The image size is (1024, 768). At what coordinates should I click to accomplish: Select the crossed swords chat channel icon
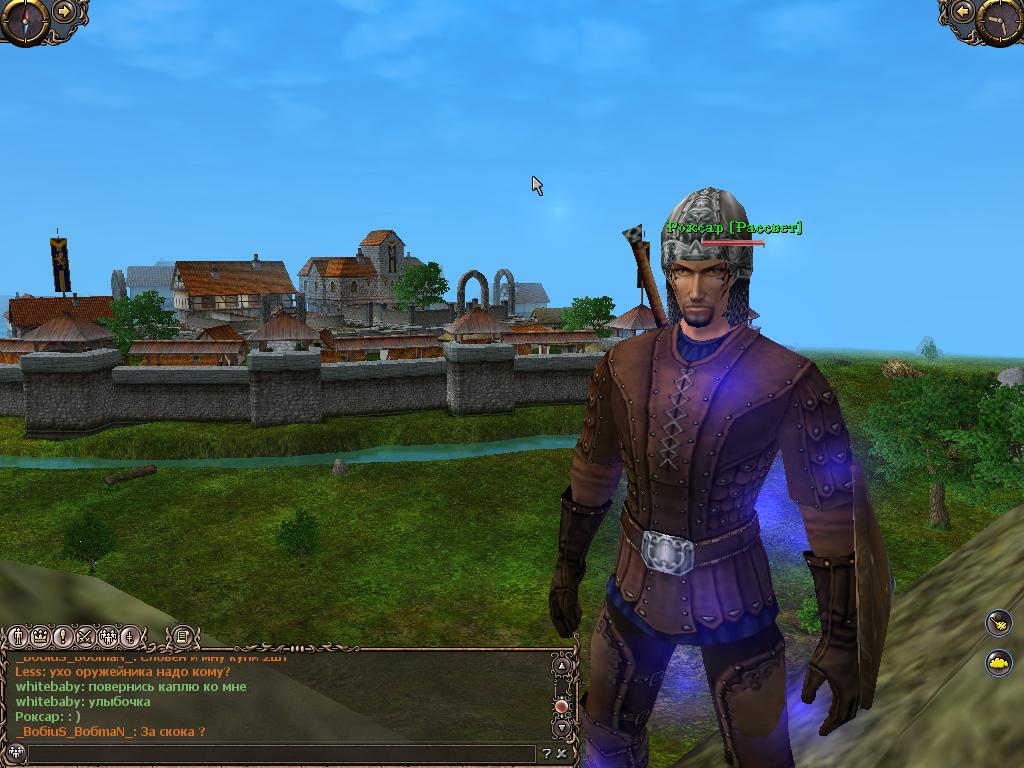pos(84,636)
